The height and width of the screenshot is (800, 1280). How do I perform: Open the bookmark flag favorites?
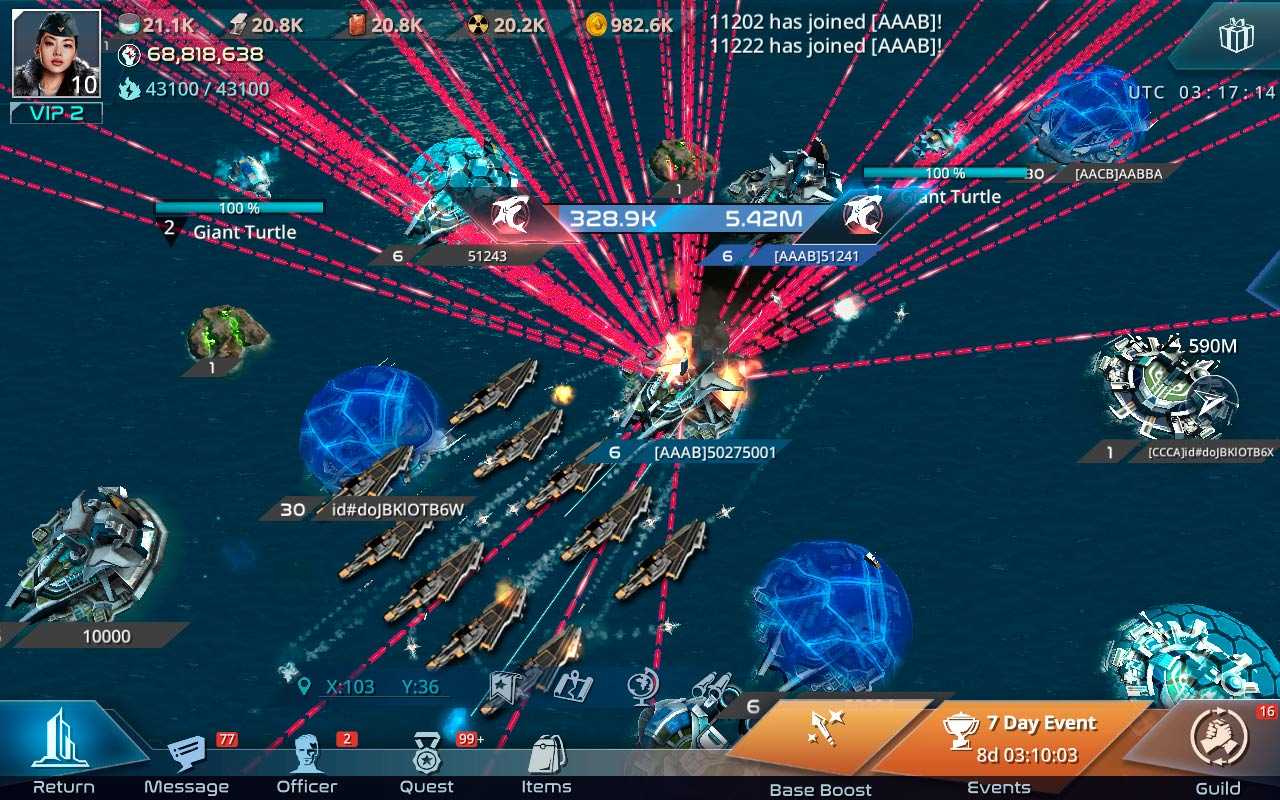click(x=503, y=687)
